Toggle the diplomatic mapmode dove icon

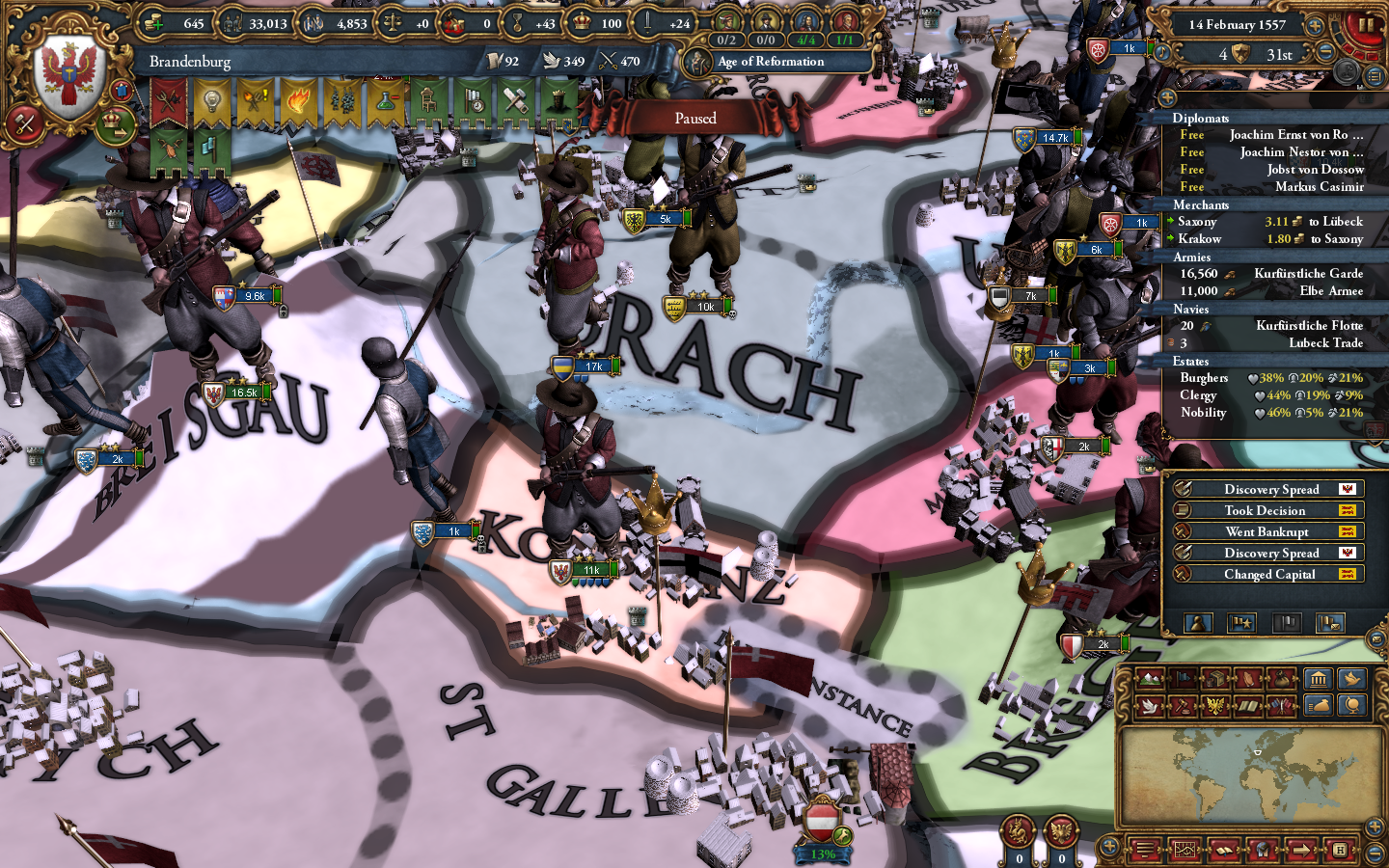point(1149,707)
